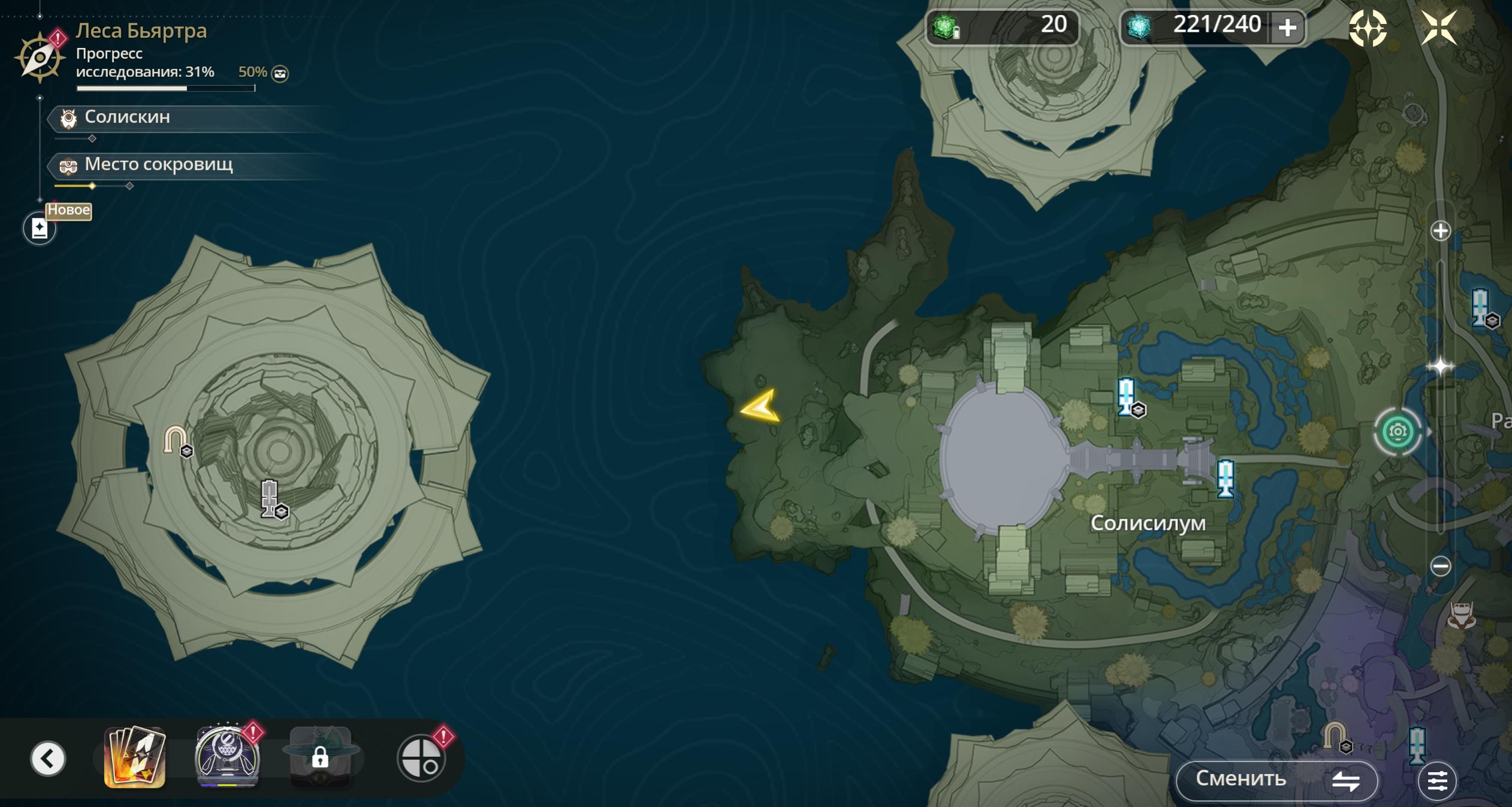Viewport: 1512px width, 807px height.
Task: Open the map filter settings icon
Action: pyautogui.click(x=1436, y=781)
